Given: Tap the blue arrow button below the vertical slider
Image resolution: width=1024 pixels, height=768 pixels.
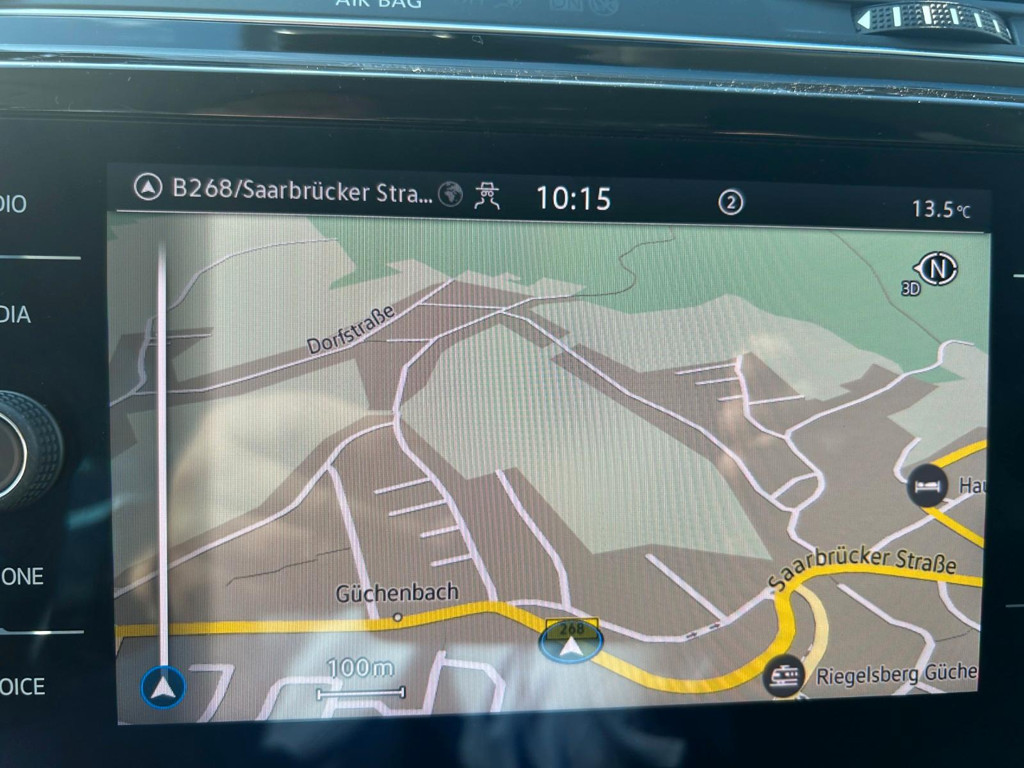Looking at the screenshot, I should [x=163, y=686].
